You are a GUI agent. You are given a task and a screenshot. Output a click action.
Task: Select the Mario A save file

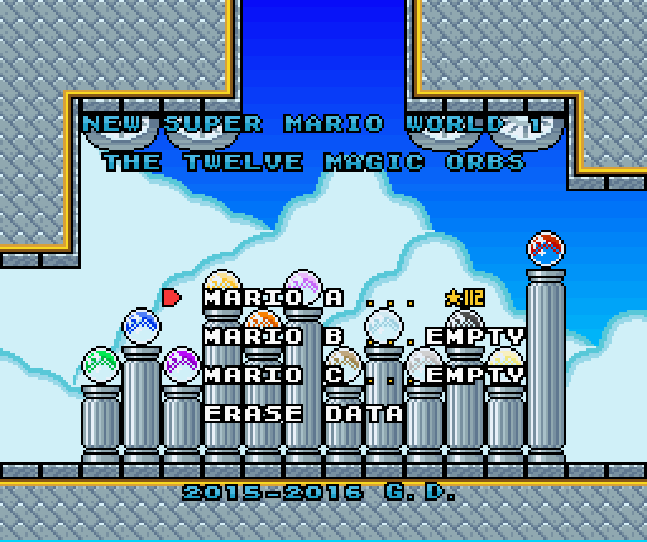coord(273,298)
